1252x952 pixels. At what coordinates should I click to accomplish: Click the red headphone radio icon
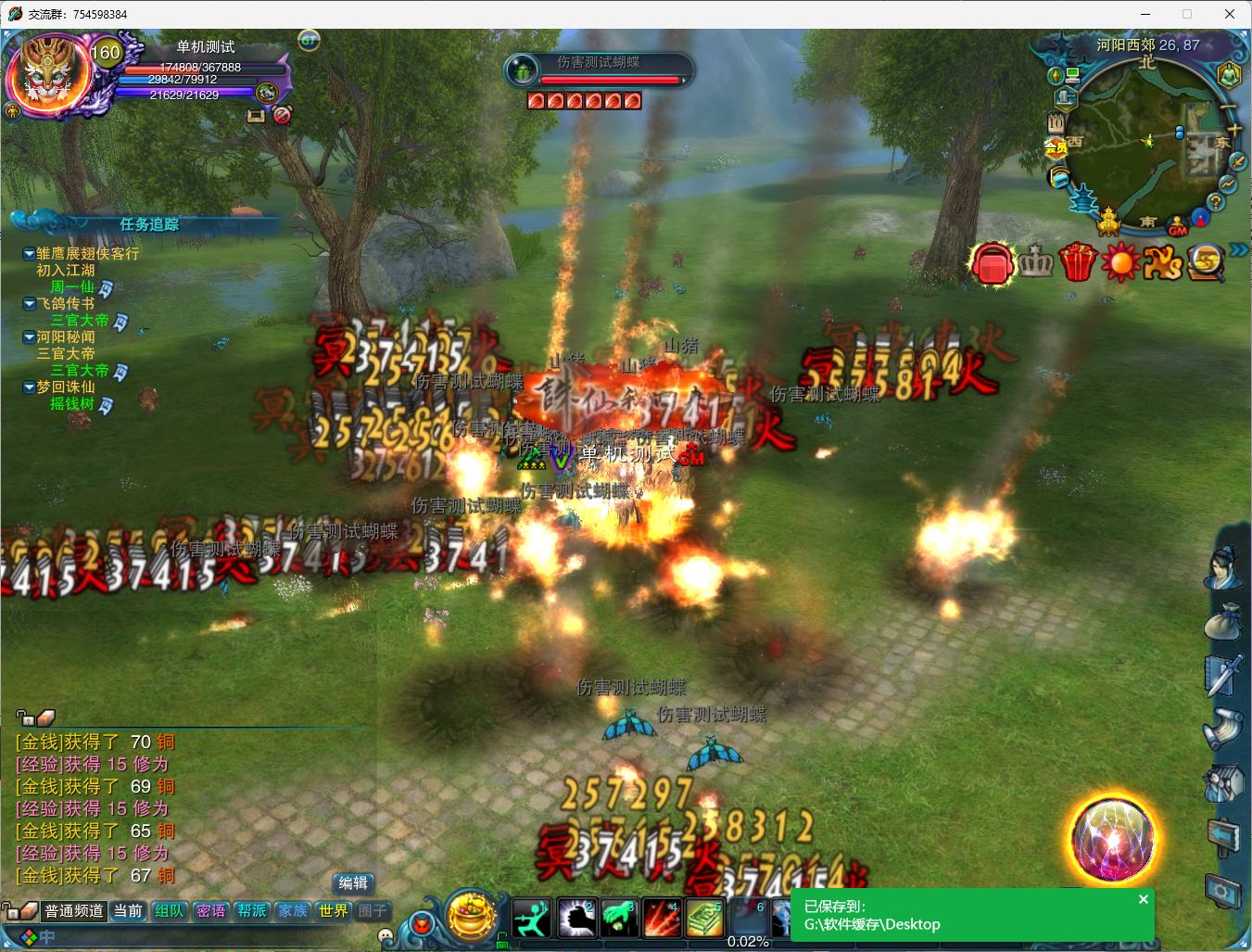pyautogui.click(x=993, y=263)
